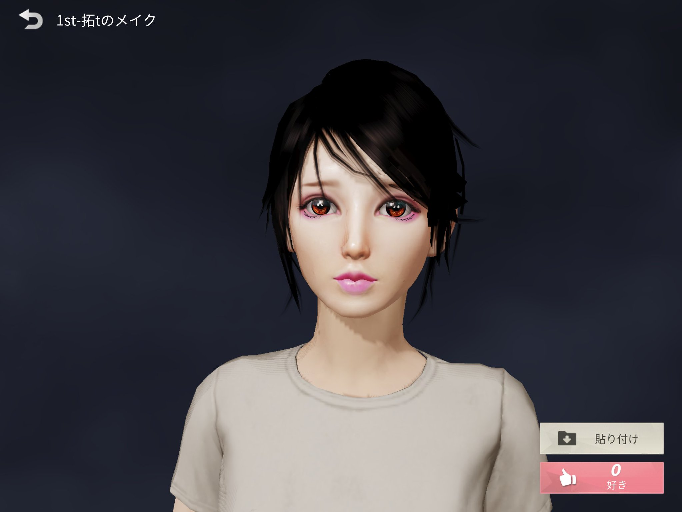The width and height of the screenshot is (682, 512).
Task: Go back with the return arrow
Action: click(x=31, y=19)
